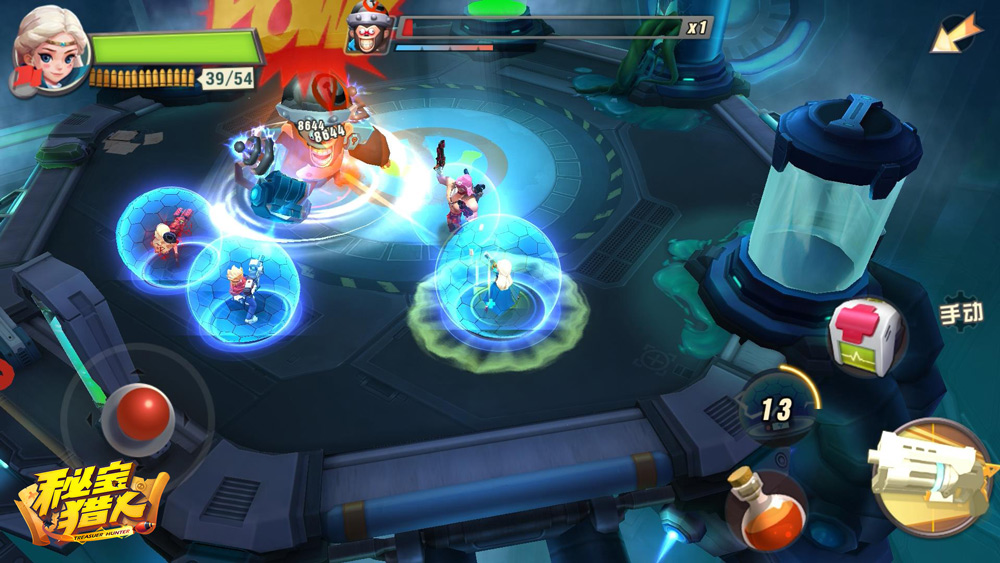
Task: Activate the skill showing cooldown 13
Action: pyautogui.click(x=778, y=407)
